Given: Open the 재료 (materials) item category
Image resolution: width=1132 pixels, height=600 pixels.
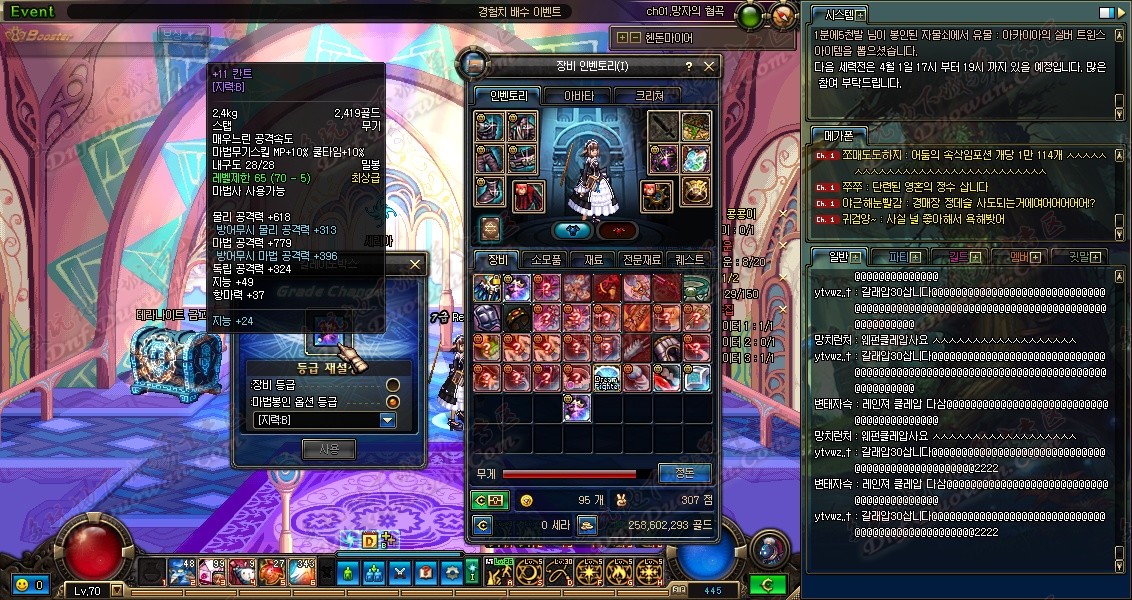Looking at the screenshot, I should click(x=593, y=259).
